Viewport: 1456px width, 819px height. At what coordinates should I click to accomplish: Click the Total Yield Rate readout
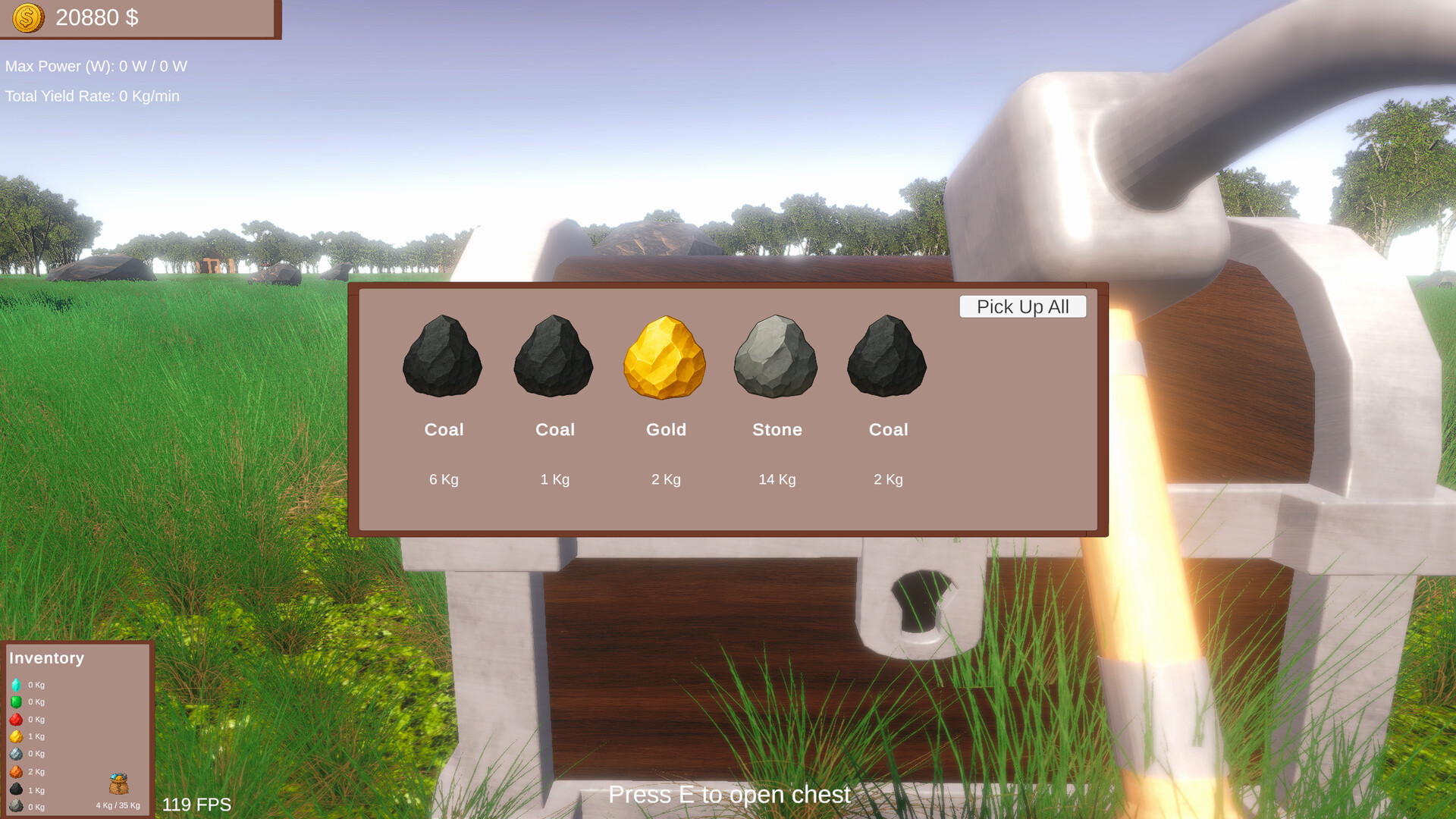click(x=93, y=96)
